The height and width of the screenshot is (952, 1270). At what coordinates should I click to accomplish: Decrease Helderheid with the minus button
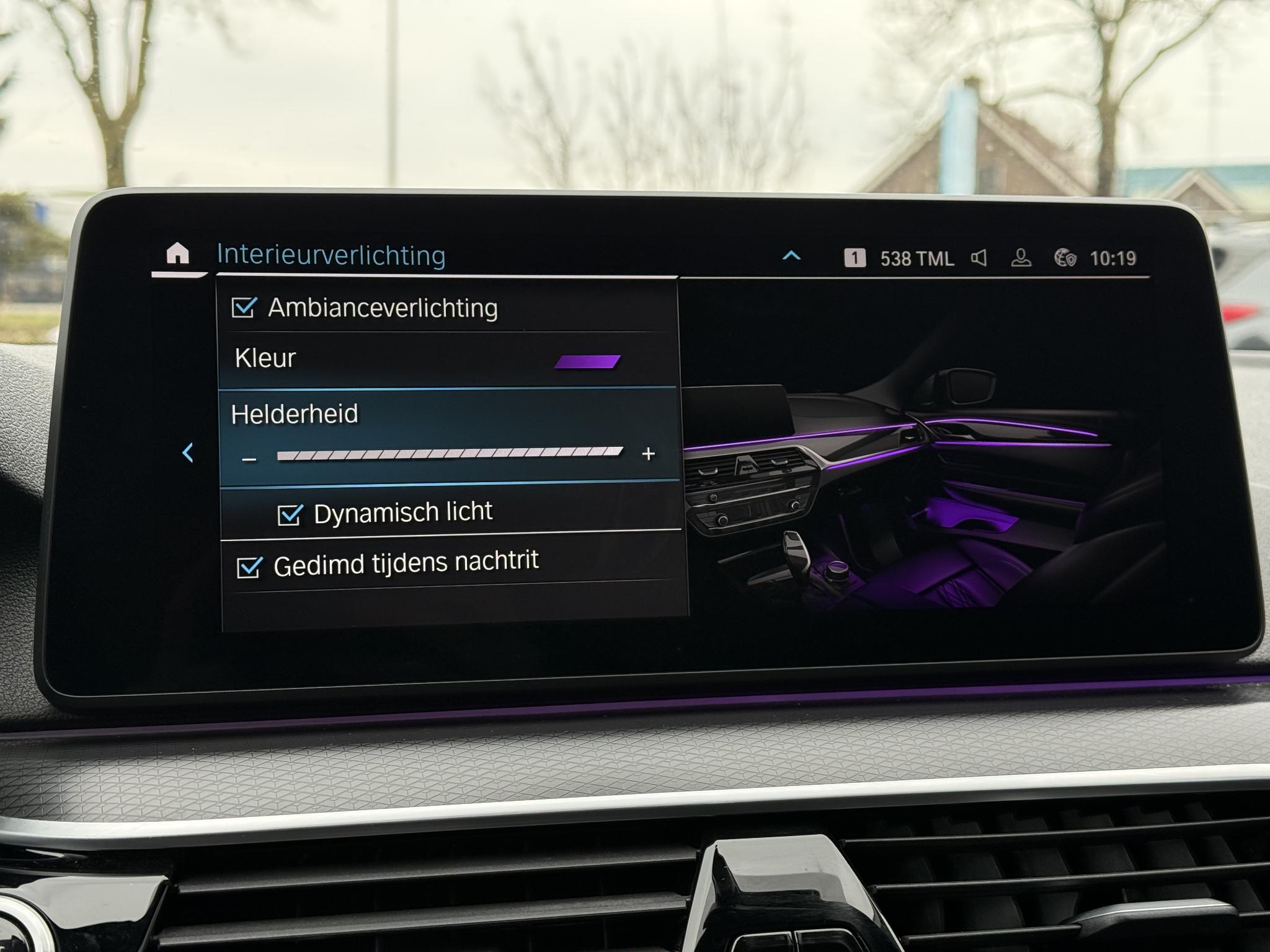click(249, 459)
